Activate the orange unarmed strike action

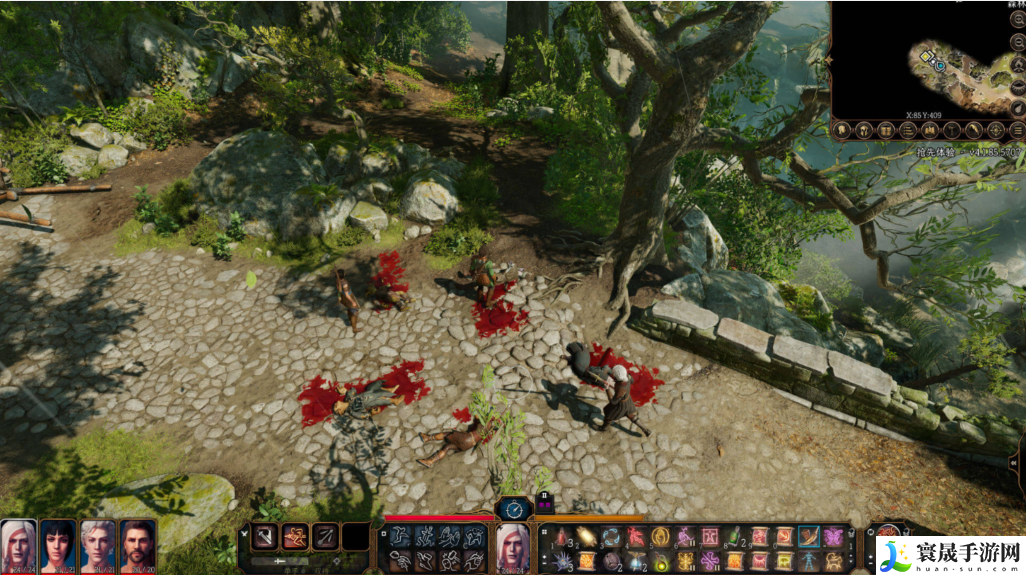295,537
